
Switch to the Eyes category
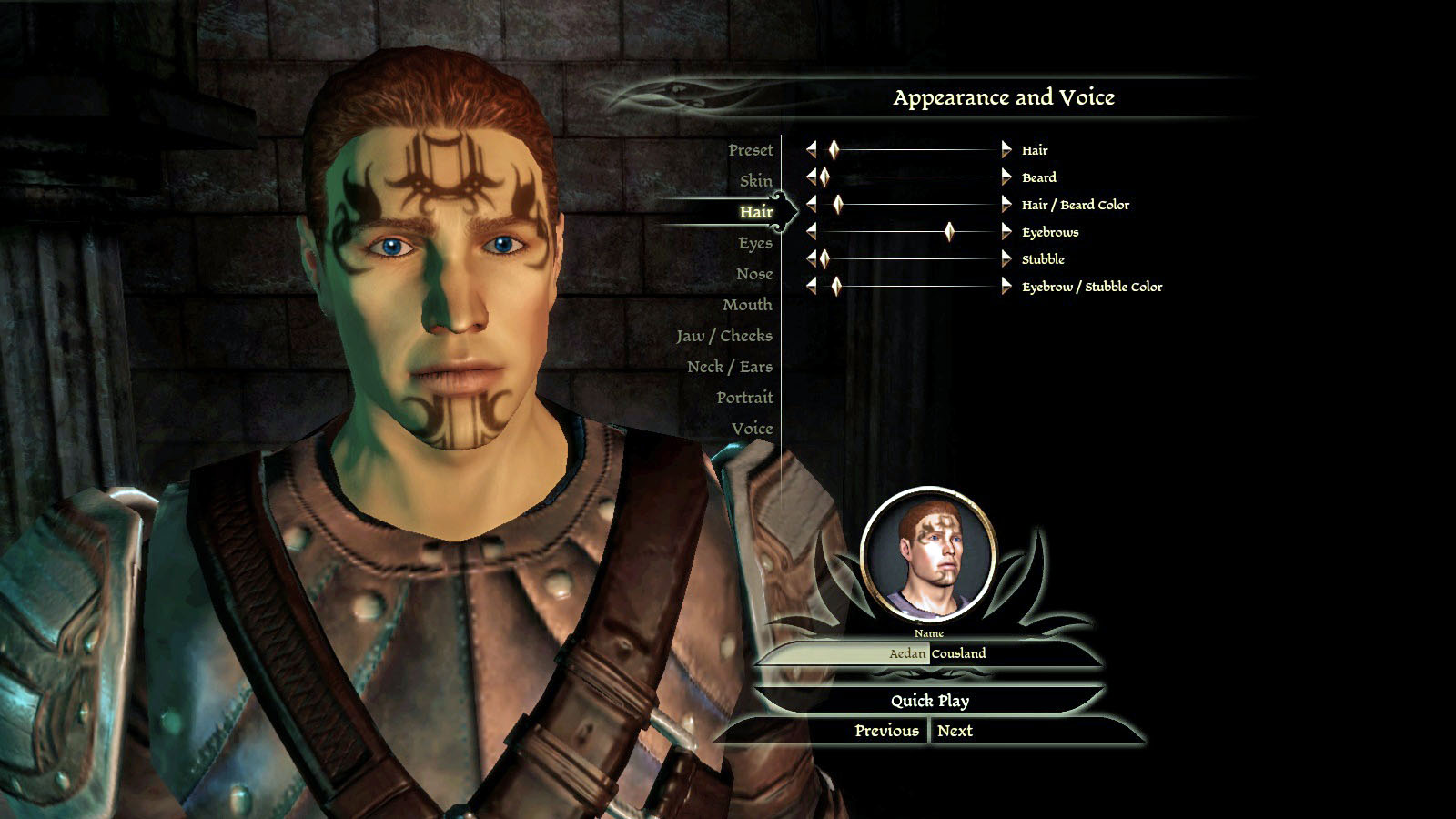tap(754, 243)
